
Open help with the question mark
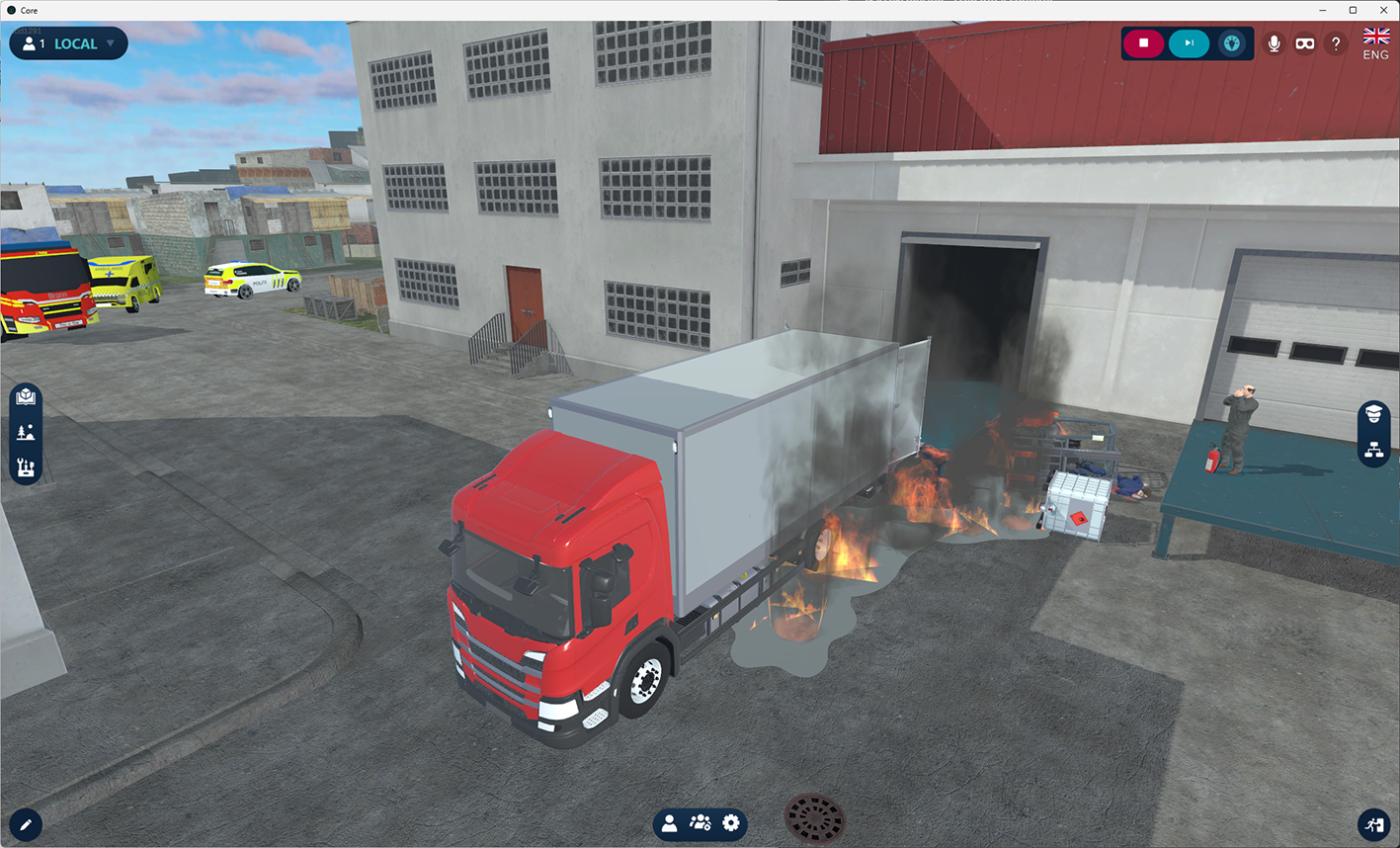pos(1336,43)
